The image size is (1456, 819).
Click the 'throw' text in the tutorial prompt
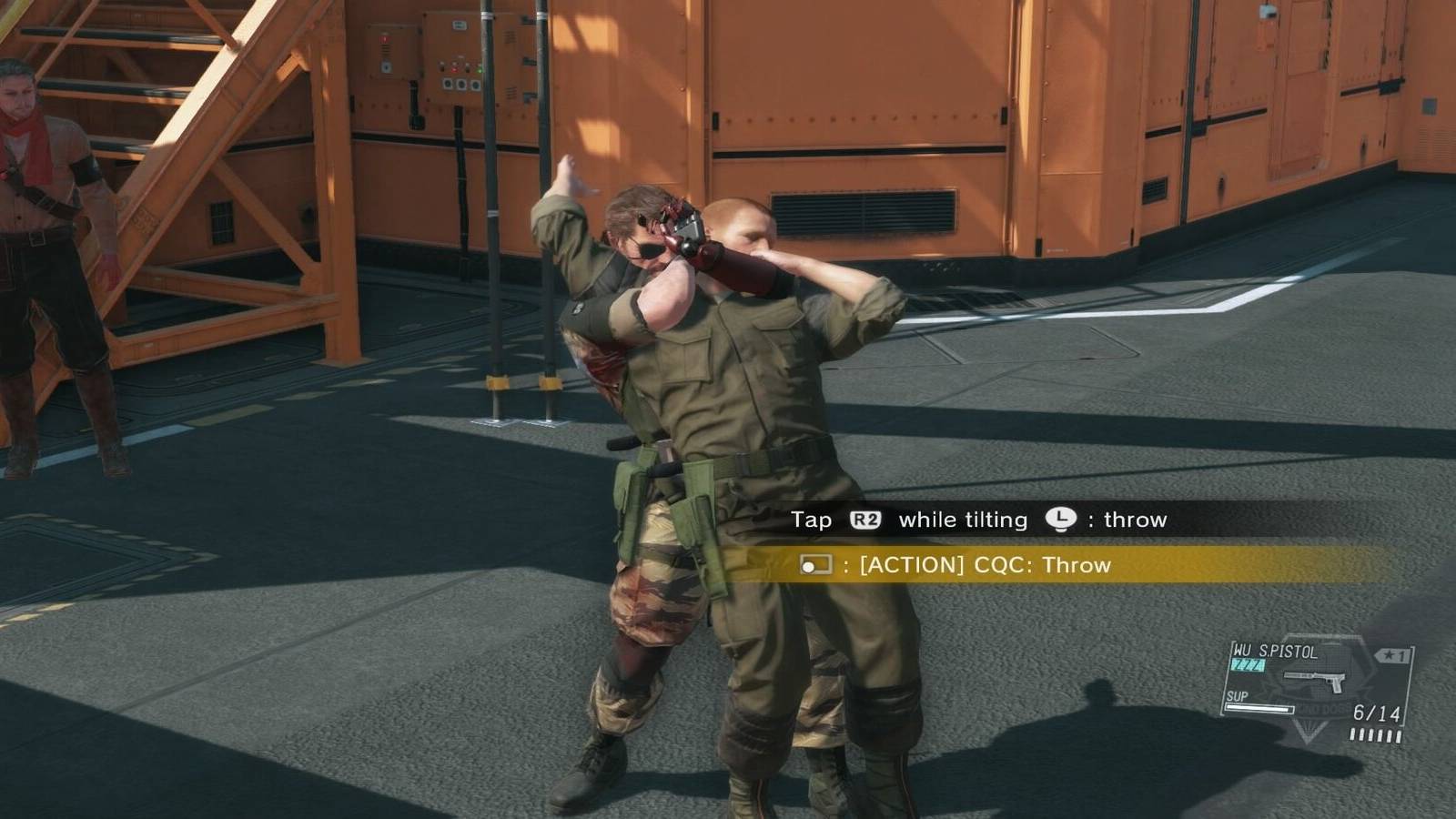point(1136,520)
